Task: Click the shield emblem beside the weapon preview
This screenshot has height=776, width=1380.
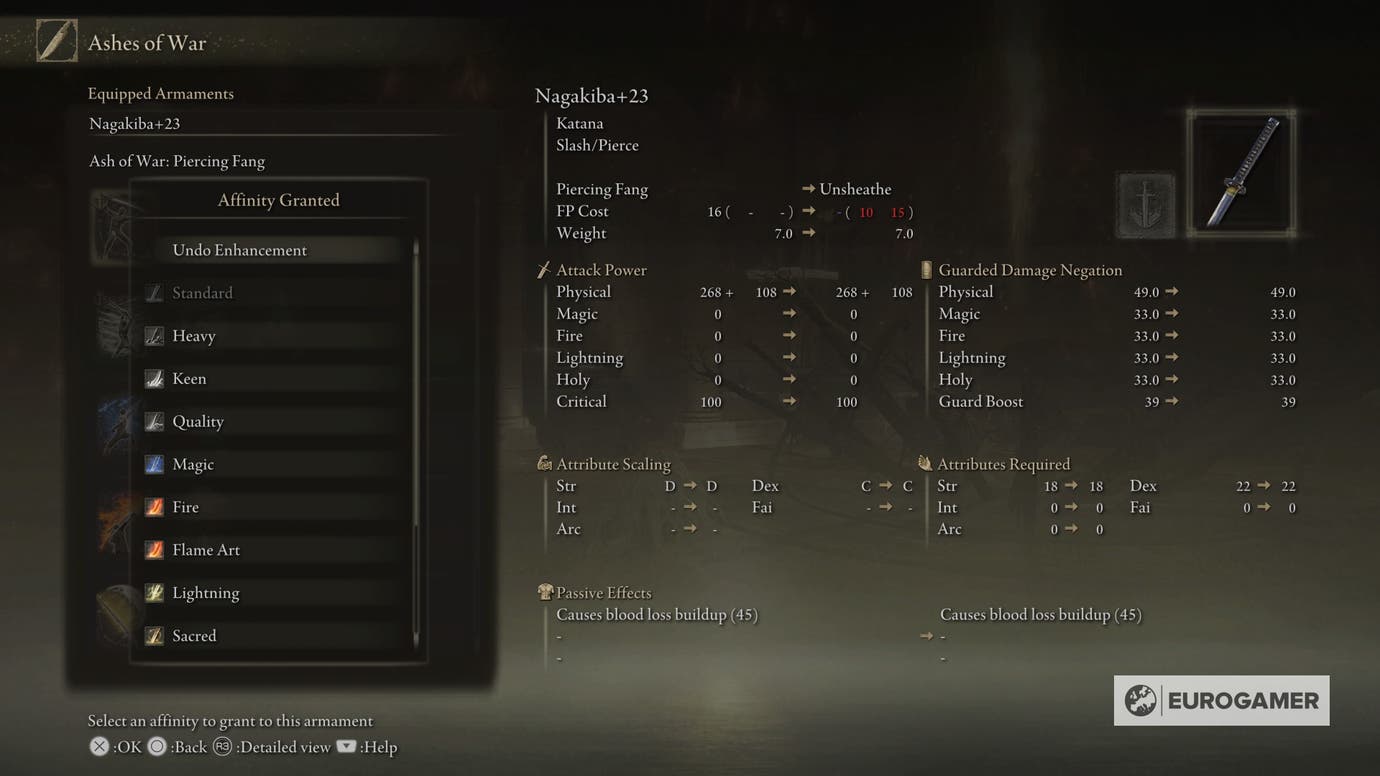Action: (x=1145, y=203)
